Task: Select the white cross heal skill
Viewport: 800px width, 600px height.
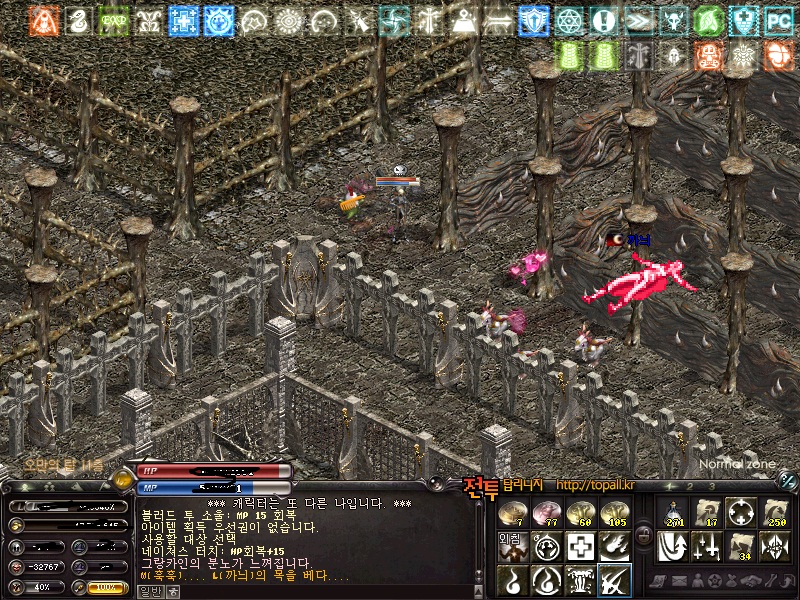Action: [580, 546]
